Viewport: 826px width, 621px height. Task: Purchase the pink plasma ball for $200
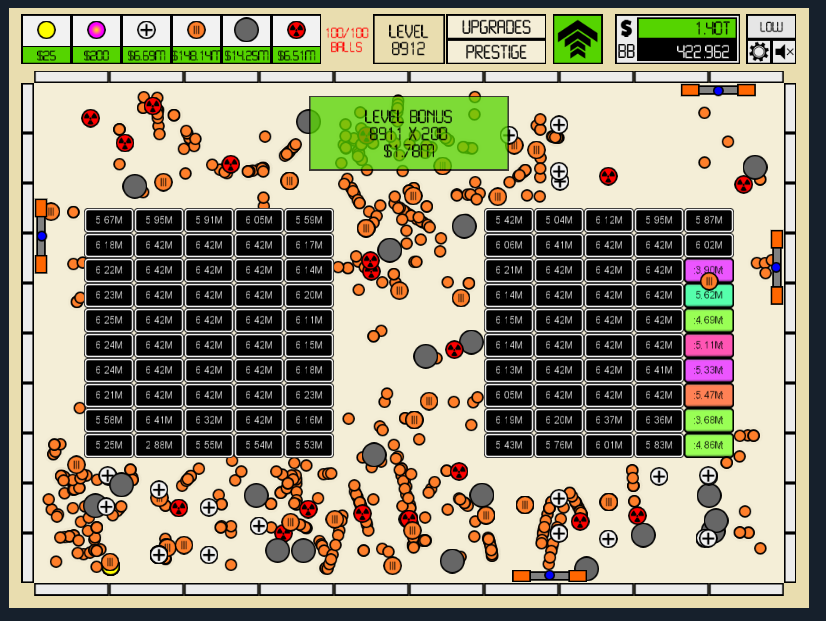(x=96, y=38)
